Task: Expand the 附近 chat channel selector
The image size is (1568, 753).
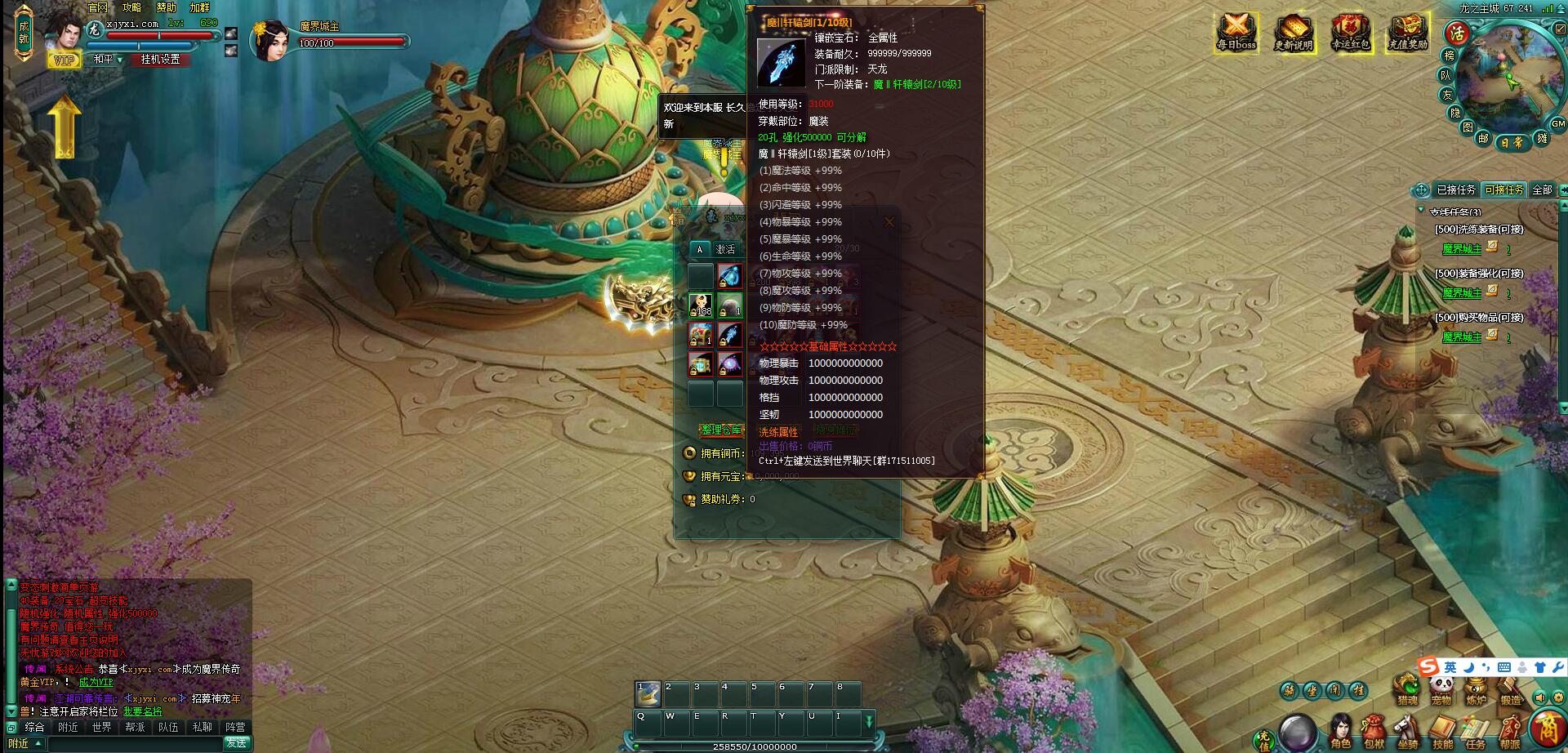Action: click(24, 743)
